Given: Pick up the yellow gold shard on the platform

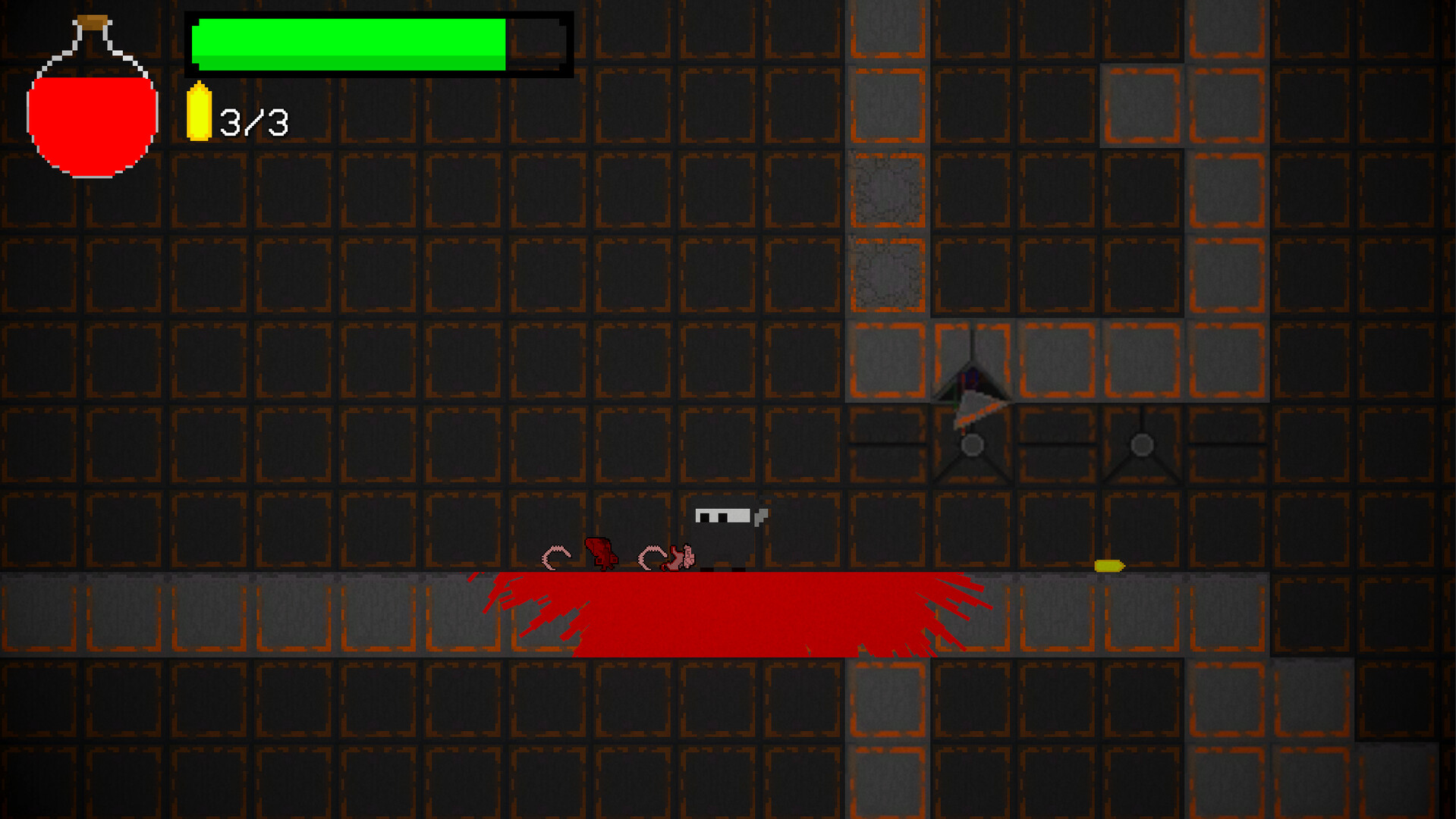Looking at the screenshot, I should (1109, 565).
